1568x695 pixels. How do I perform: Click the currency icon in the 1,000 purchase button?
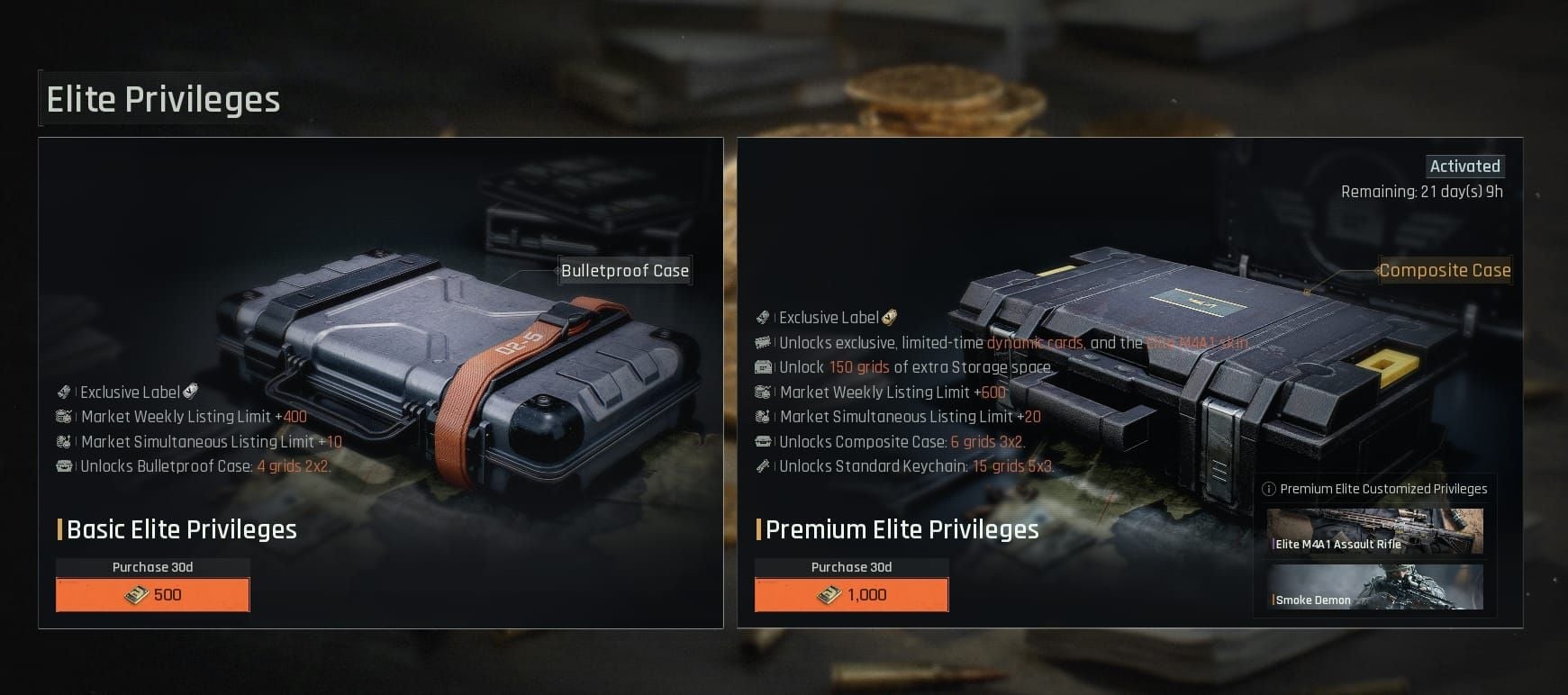pos(829,594)
